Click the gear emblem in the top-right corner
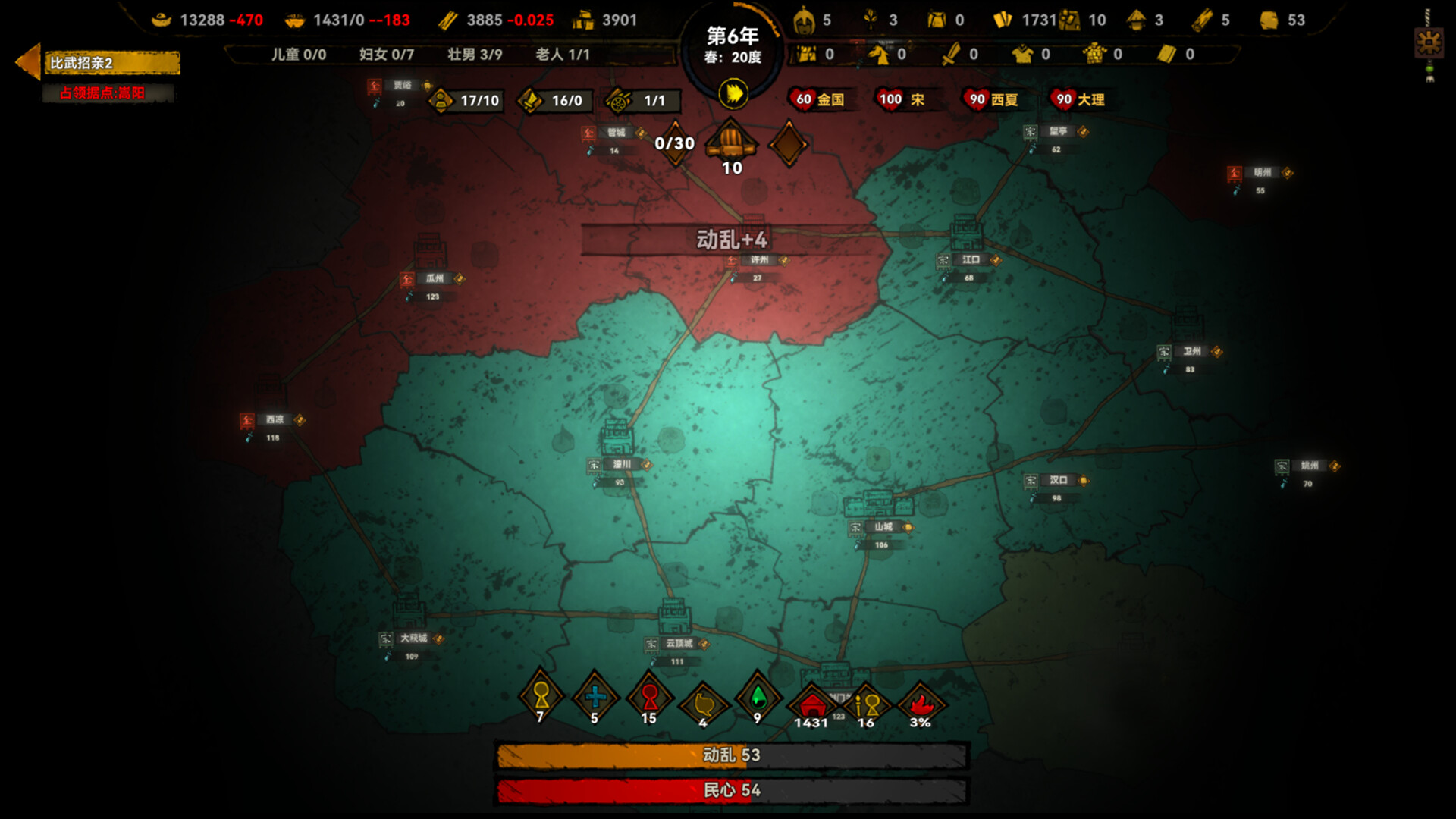Viewport: 1456px width, 819px height. 1429,43
